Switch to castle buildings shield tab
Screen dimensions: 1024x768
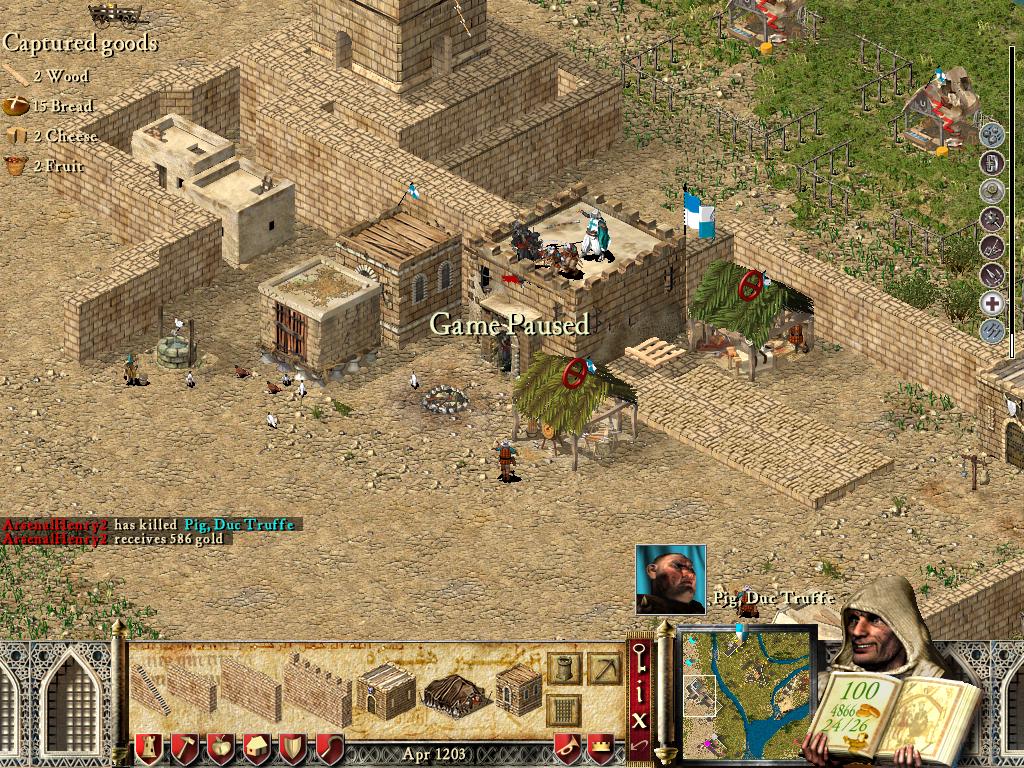149,748
